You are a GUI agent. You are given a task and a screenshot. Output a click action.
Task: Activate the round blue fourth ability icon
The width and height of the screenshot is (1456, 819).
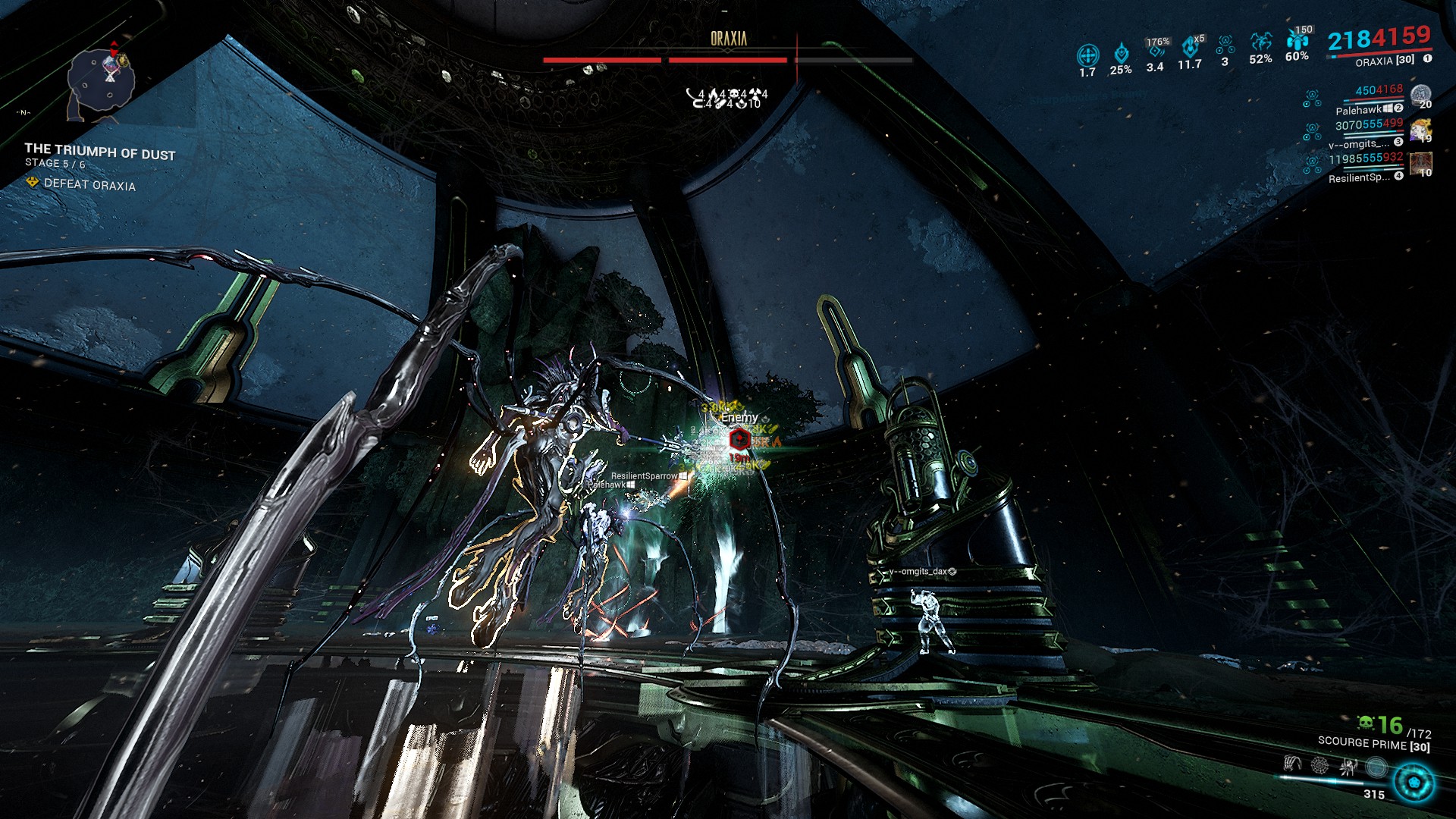[x=1376, y=767]
